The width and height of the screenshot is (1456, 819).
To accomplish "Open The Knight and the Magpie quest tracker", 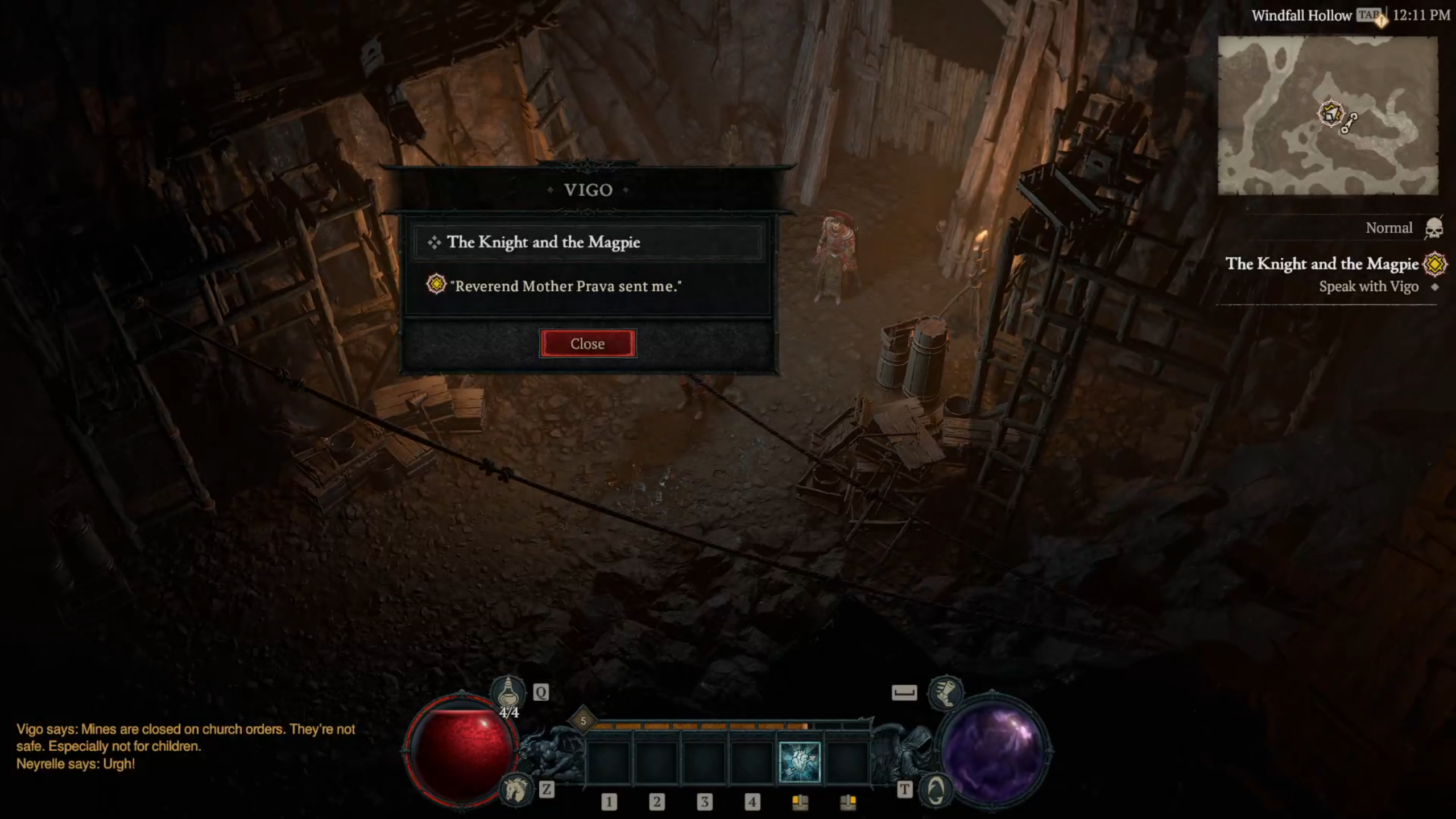I will pyautogui.click(x=1322, y=264).
